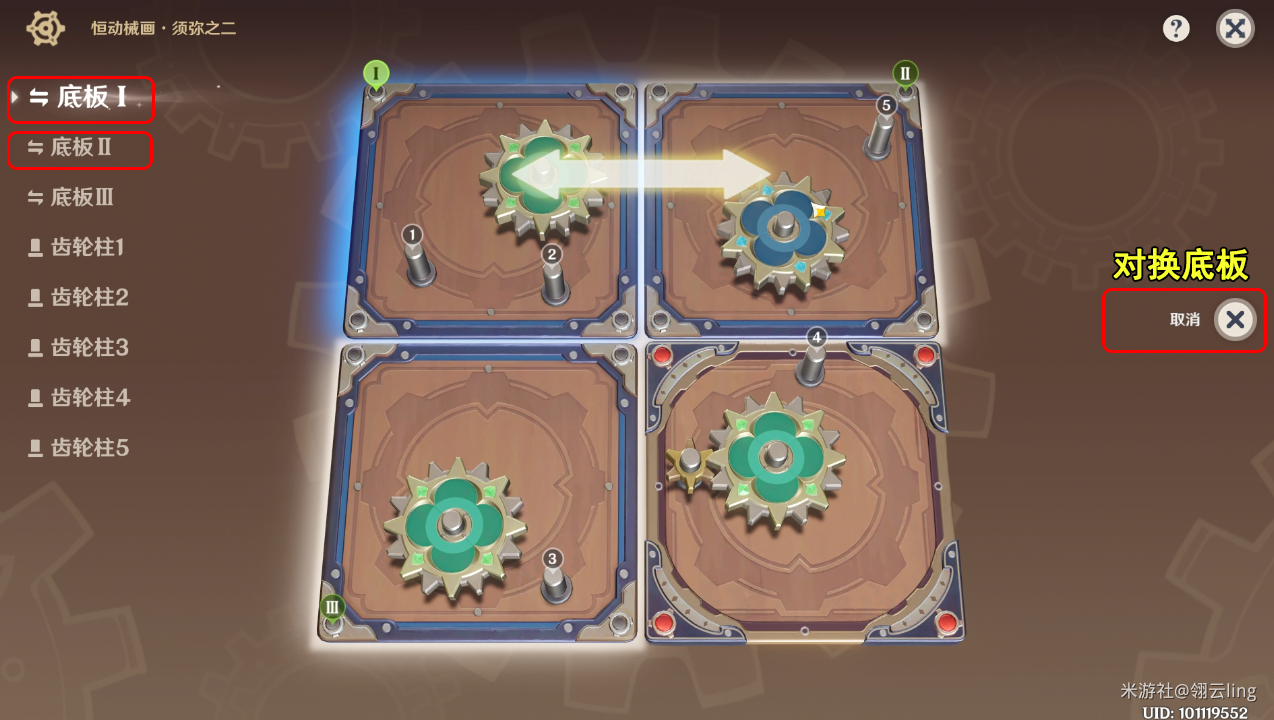The image size is (1274, 720).
Task: Pick 齿轮柱1 from the list
Action: [87, 248]
